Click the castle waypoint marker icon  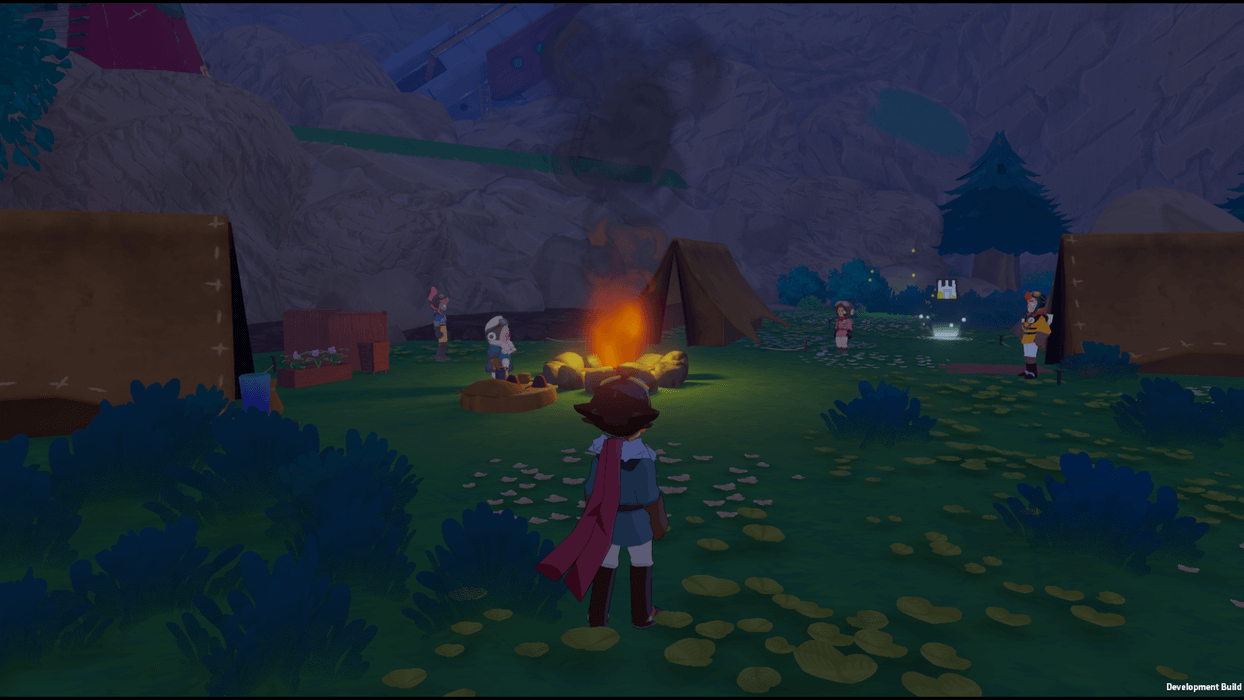[x=946, y=290]
